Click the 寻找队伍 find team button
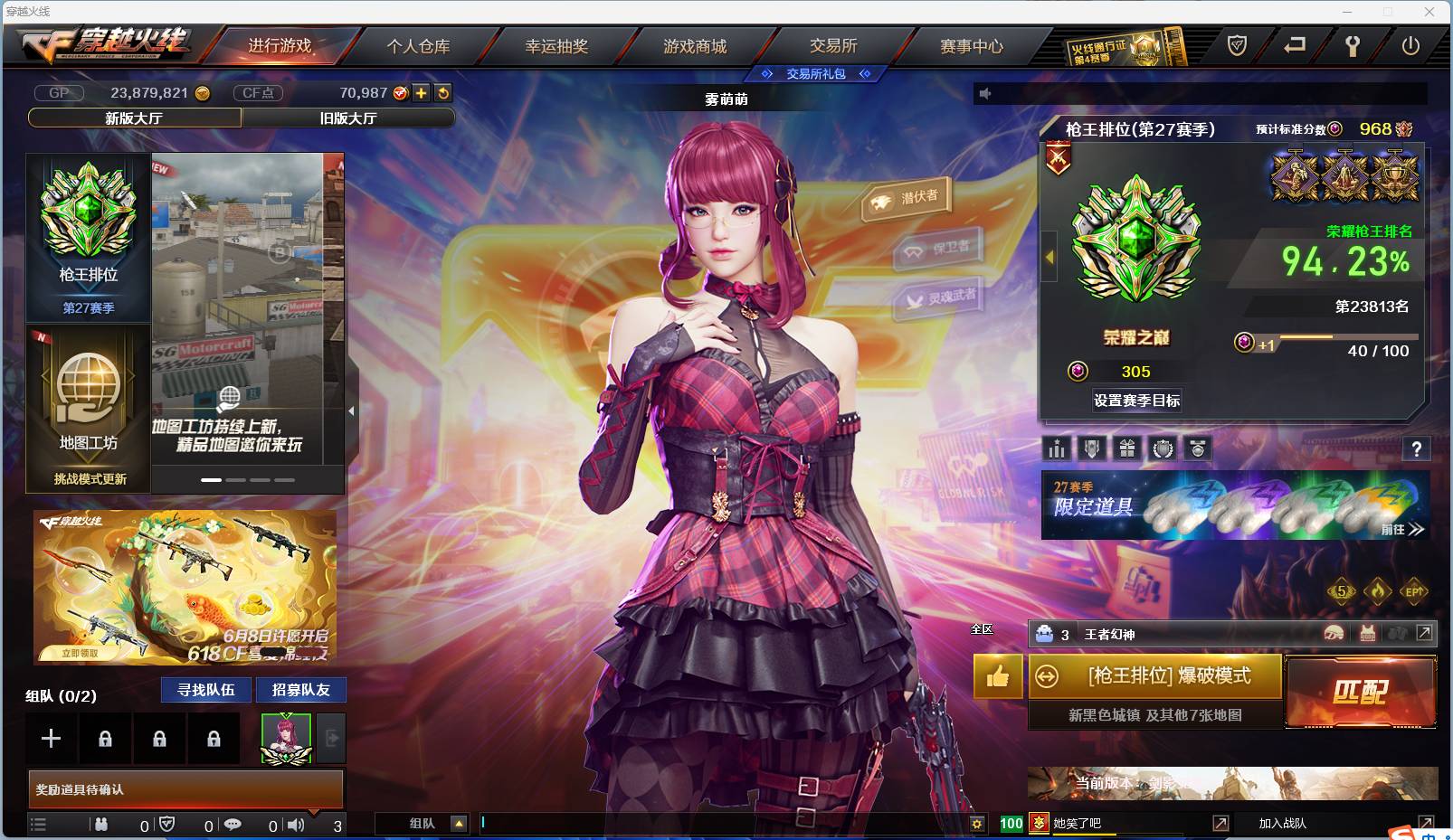 [204, 690]
